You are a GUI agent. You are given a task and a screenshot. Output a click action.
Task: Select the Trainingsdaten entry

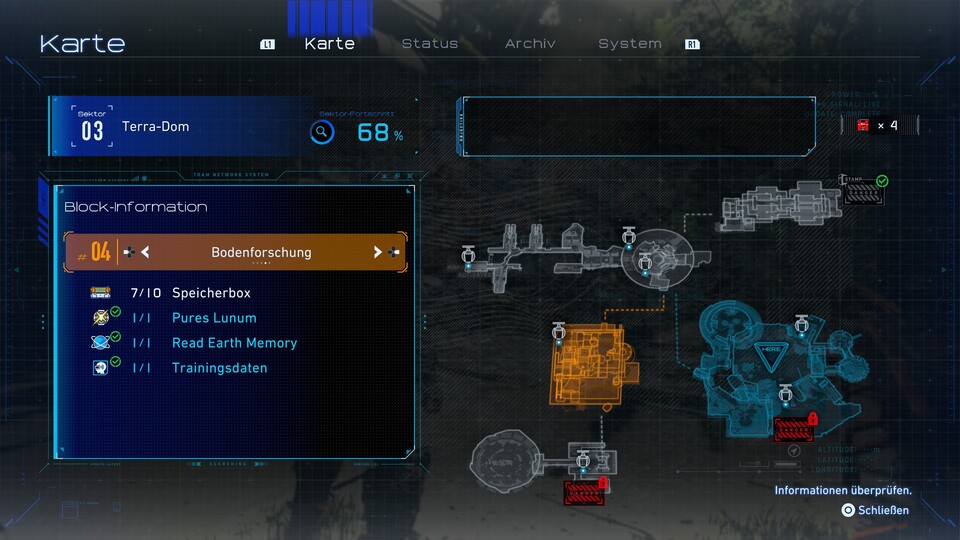coord(219,368)
